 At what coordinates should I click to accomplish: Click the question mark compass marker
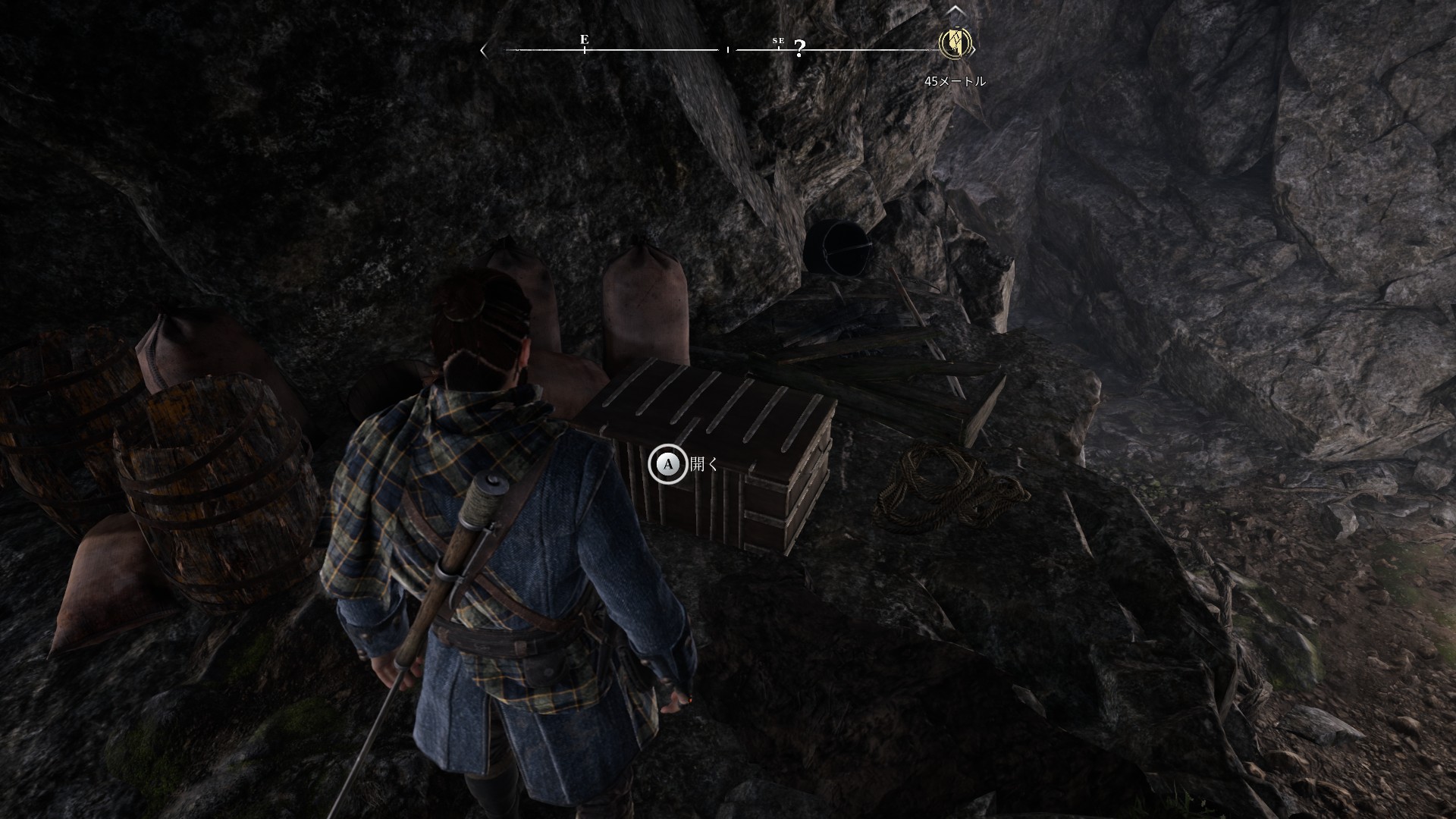point(799,49)
